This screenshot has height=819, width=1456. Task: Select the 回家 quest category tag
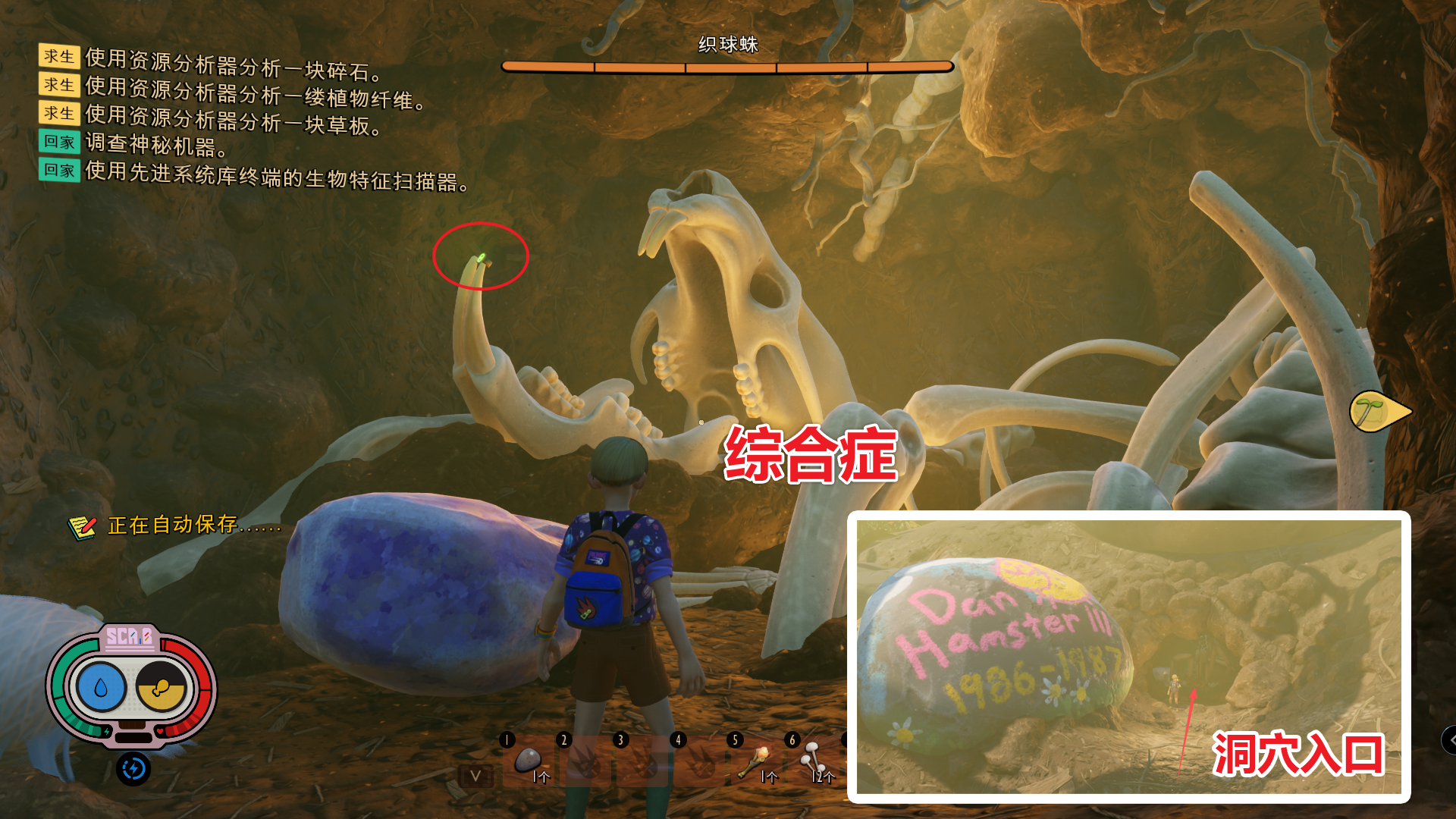(x=59, y=143)
